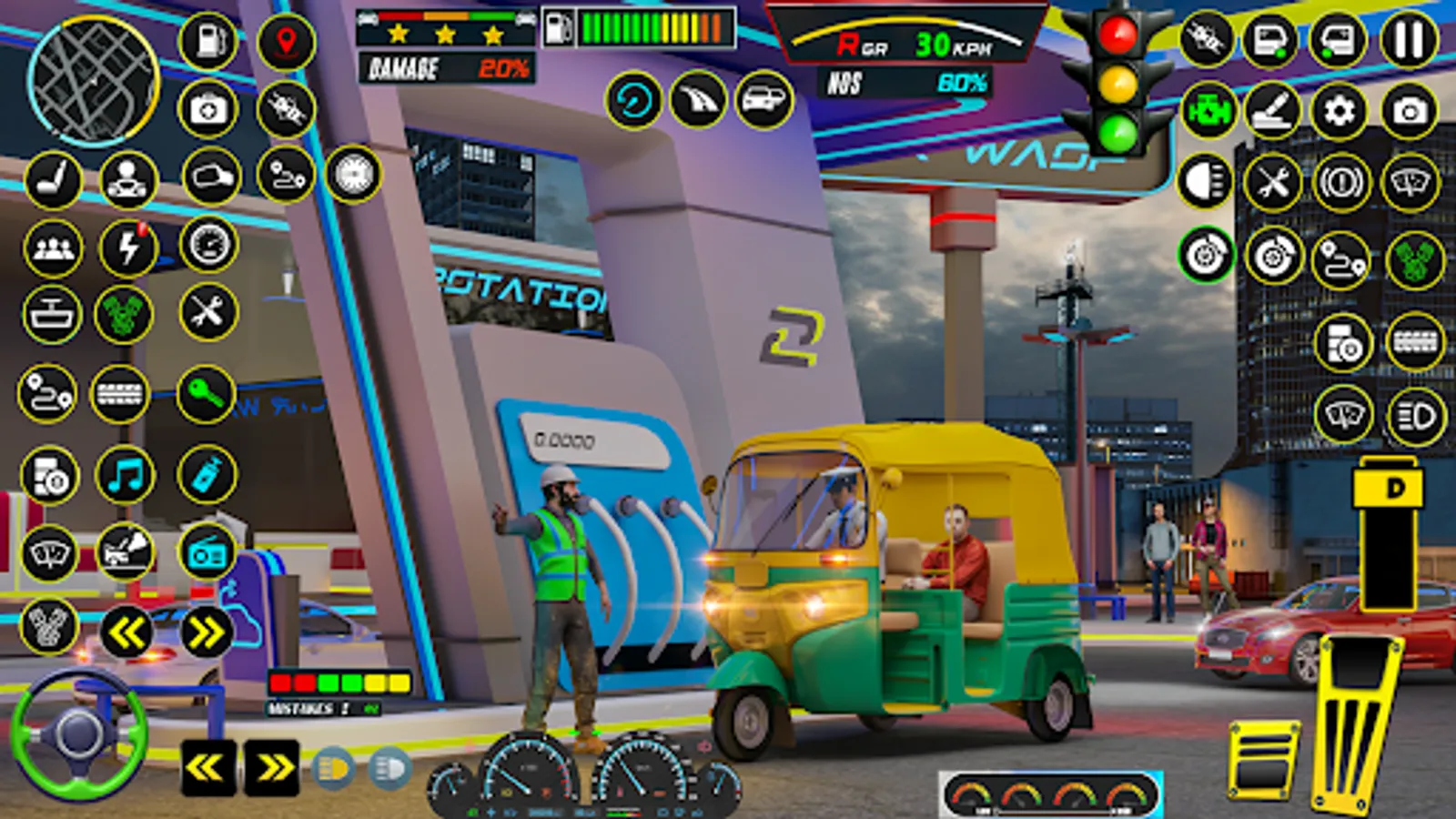Viewport: 1456px width, 819px height.
Task: Click the music note icon
Action: click(125, 475)
